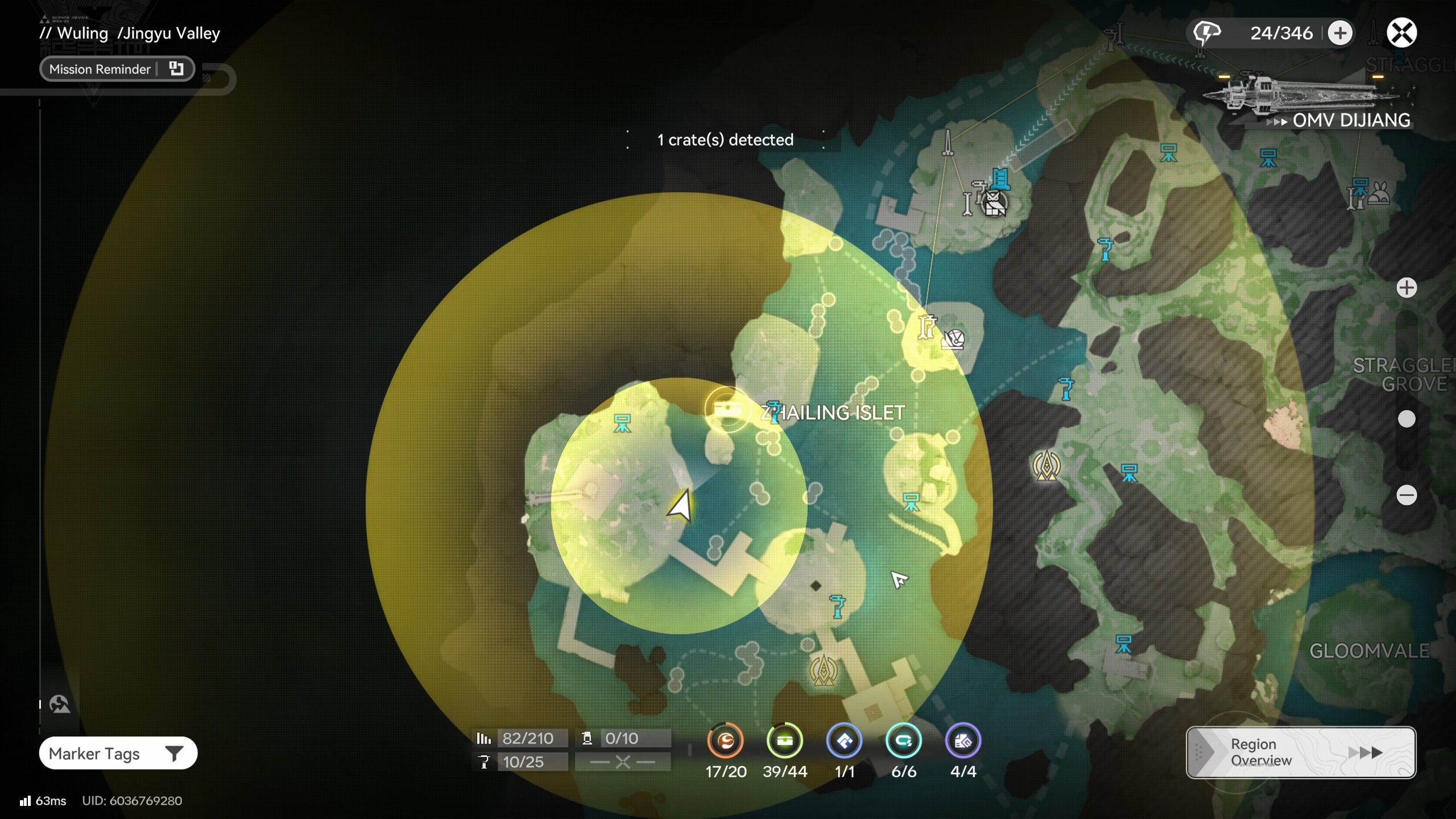Select the blue diamond collectible counter 1/1
This screenshot has width=1456, height=819.
pos(845,741)
